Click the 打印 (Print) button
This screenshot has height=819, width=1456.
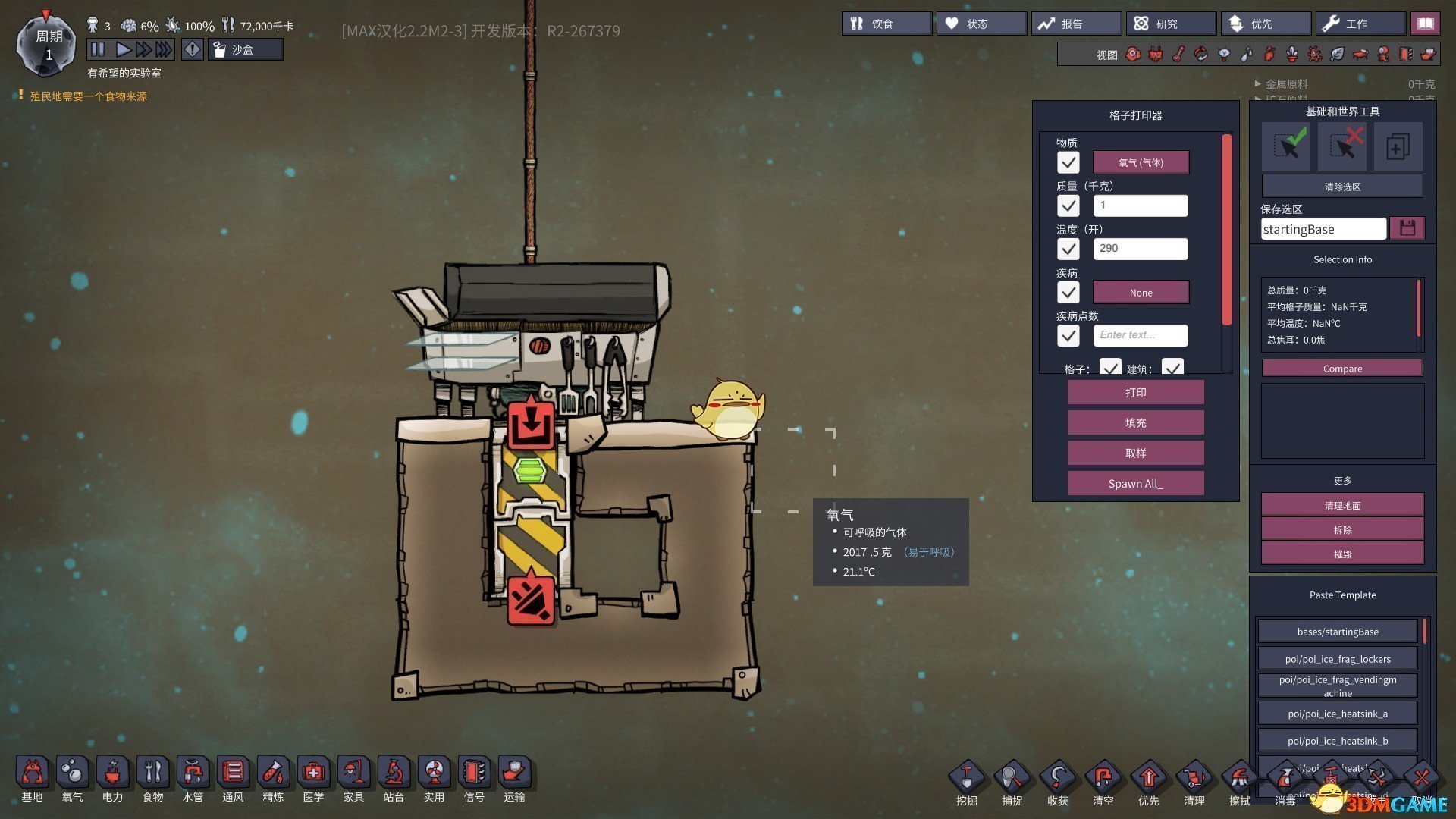[1135, 393]
